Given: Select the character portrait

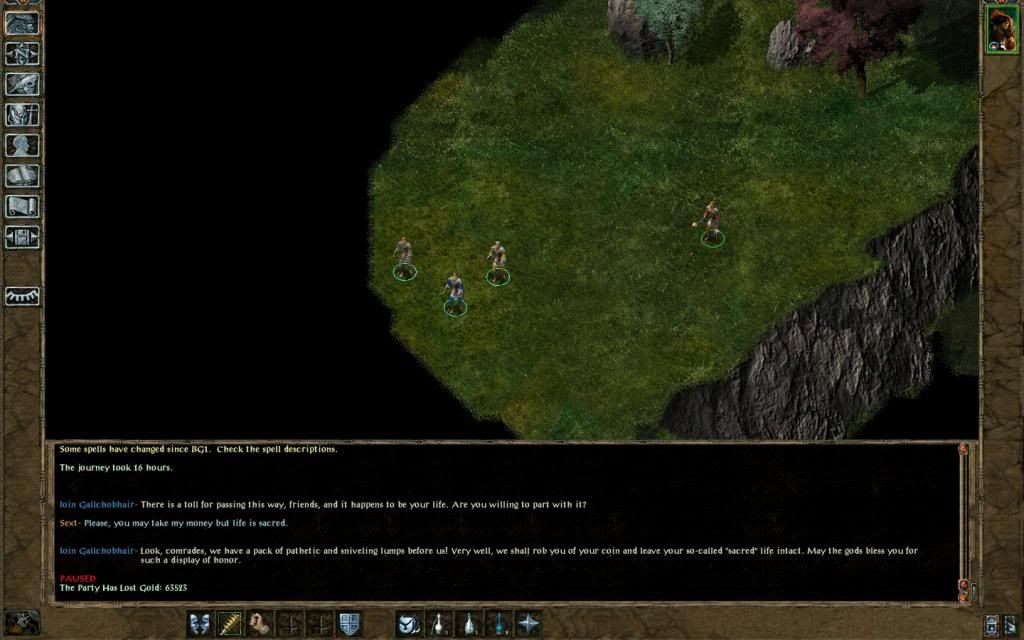Looking at the screenshot, I should tap(1001, 28).
